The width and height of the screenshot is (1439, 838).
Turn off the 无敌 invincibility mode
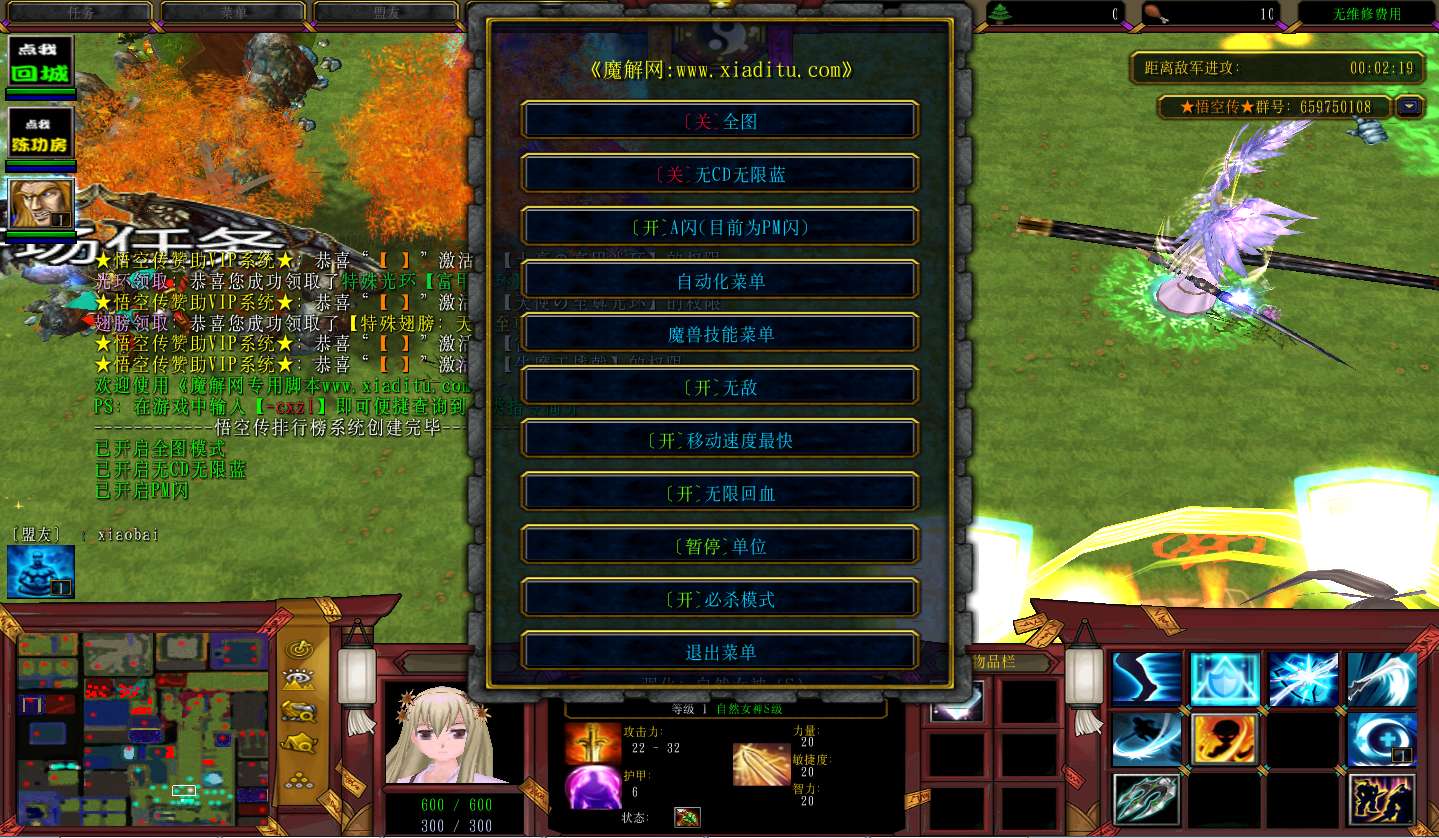[x=719, y=387]
